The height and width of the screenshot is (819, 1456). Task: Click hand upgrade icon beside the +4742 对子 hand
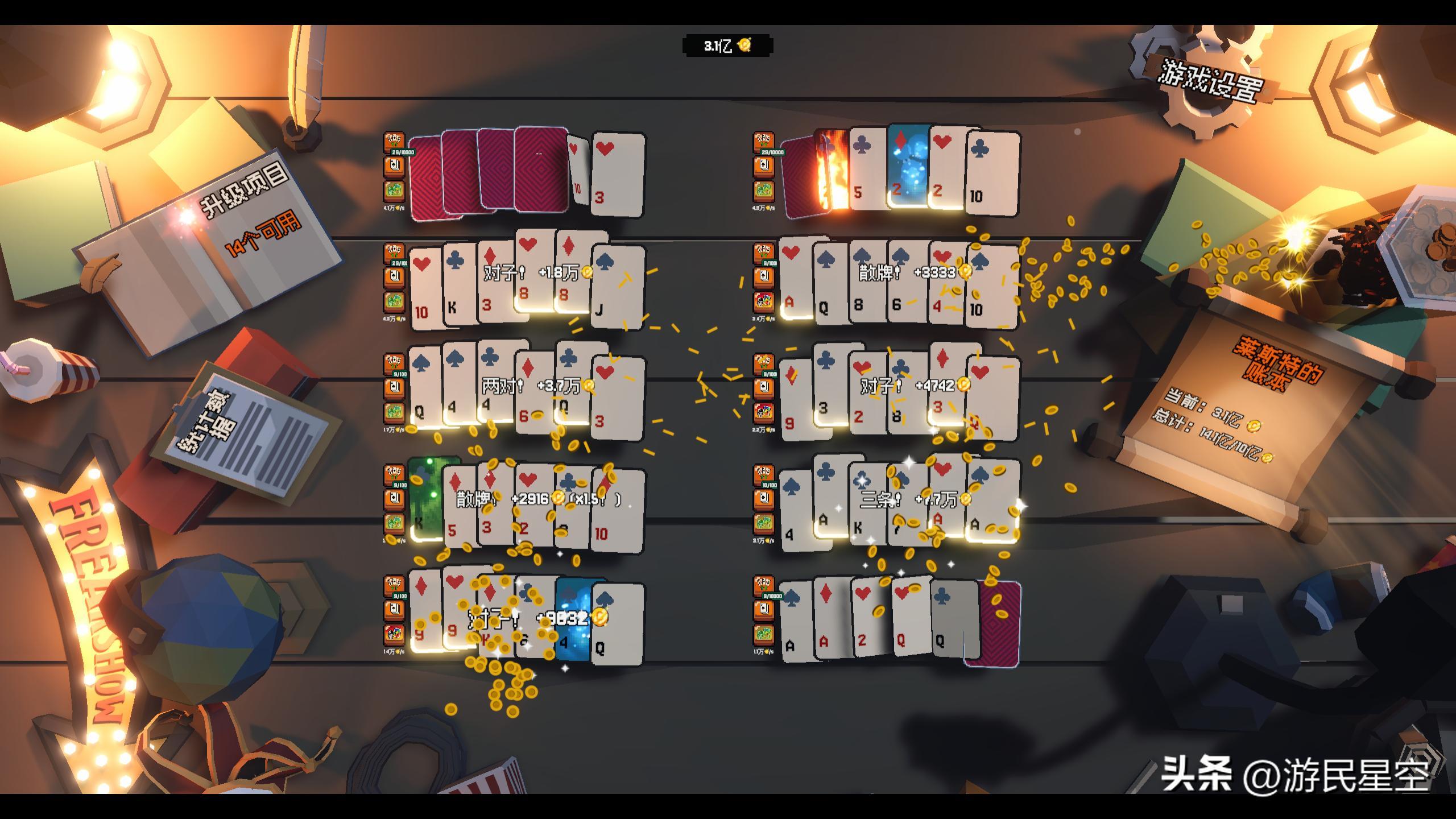(764, 363)
